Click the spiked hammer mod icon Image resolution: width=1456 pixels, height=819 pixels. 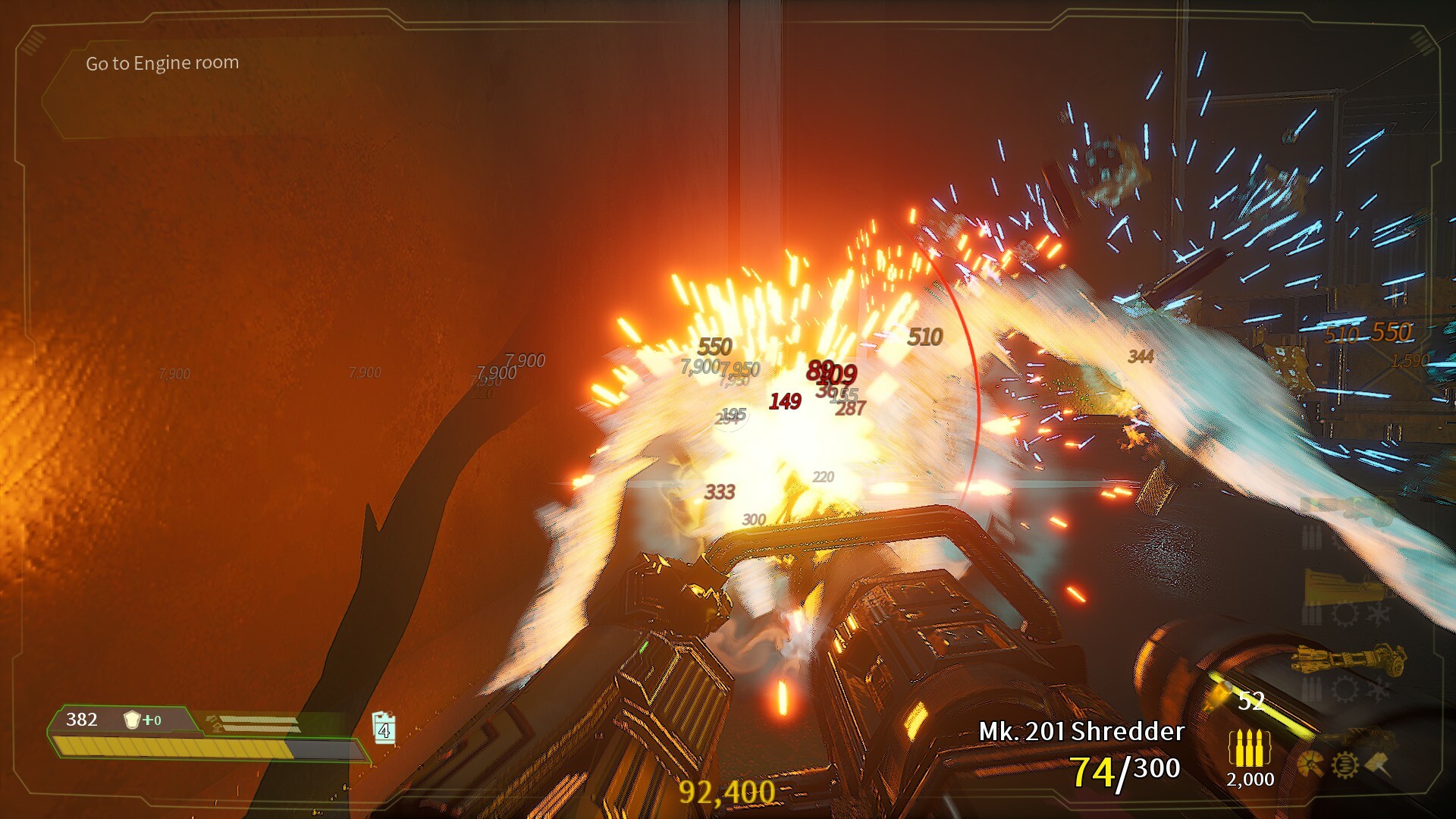point(1379,764)
